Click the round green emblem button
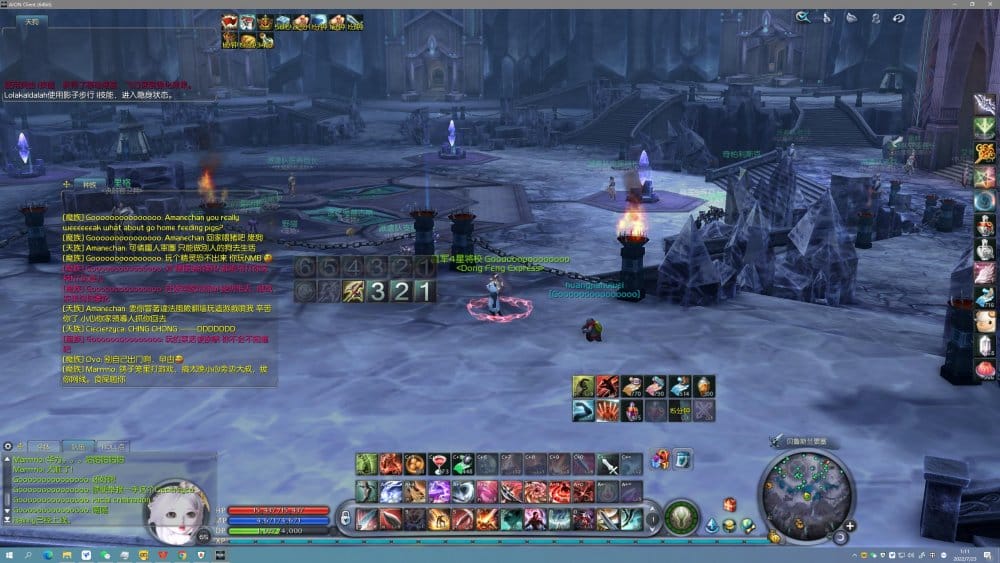This screenshot has height=563, width=1000. click(682, 517)
